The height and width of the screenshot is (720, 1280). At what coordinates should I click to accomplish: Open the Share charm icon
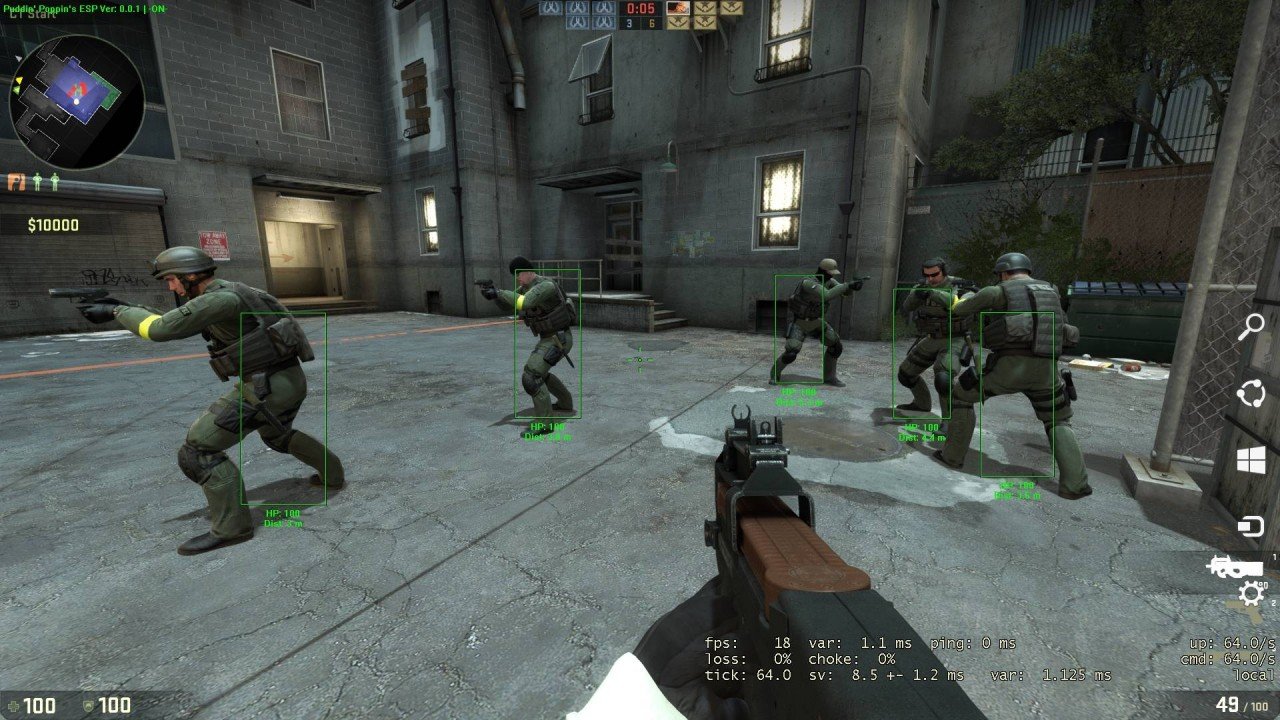click(x=1251, y=394)
